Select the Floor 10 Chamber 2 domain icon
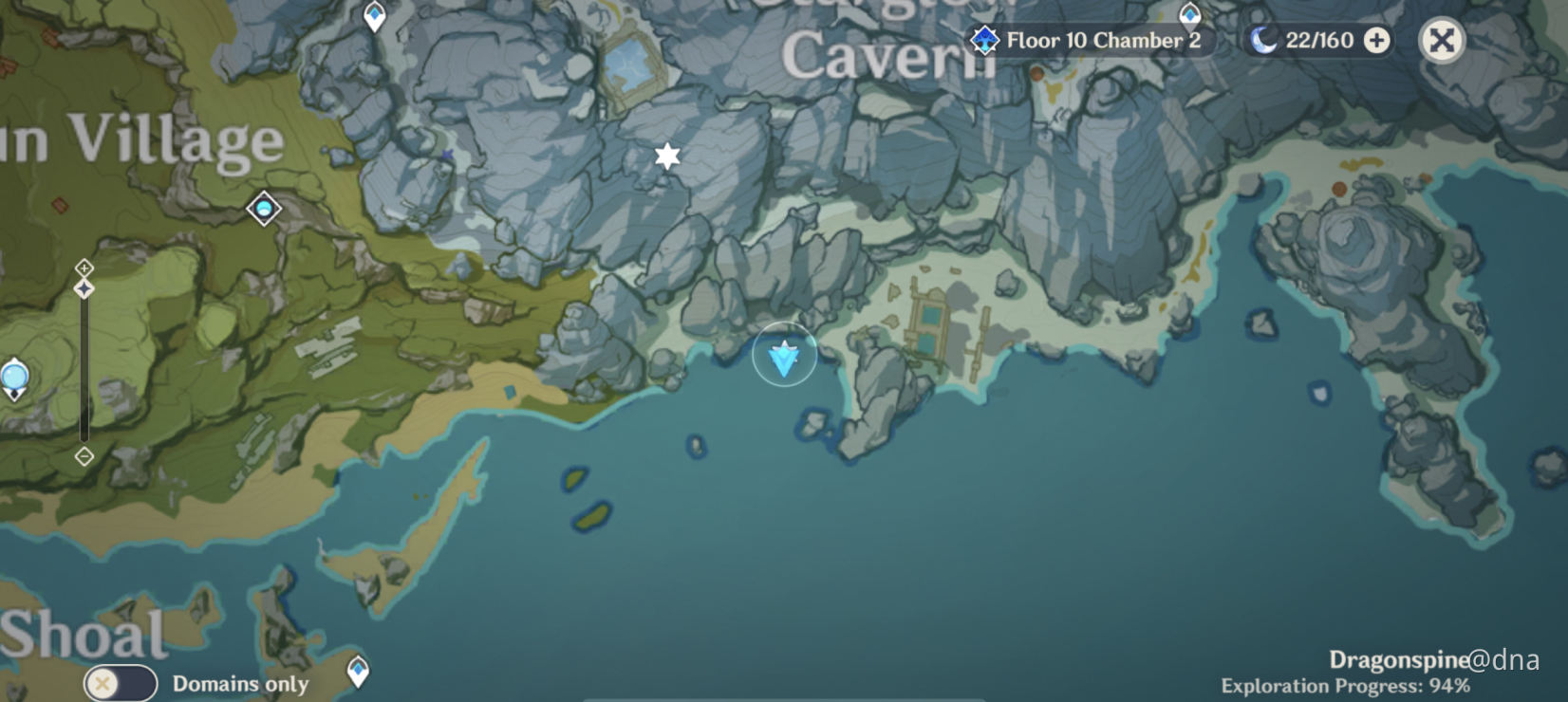The image size is (1568, 702). point(985,40)
